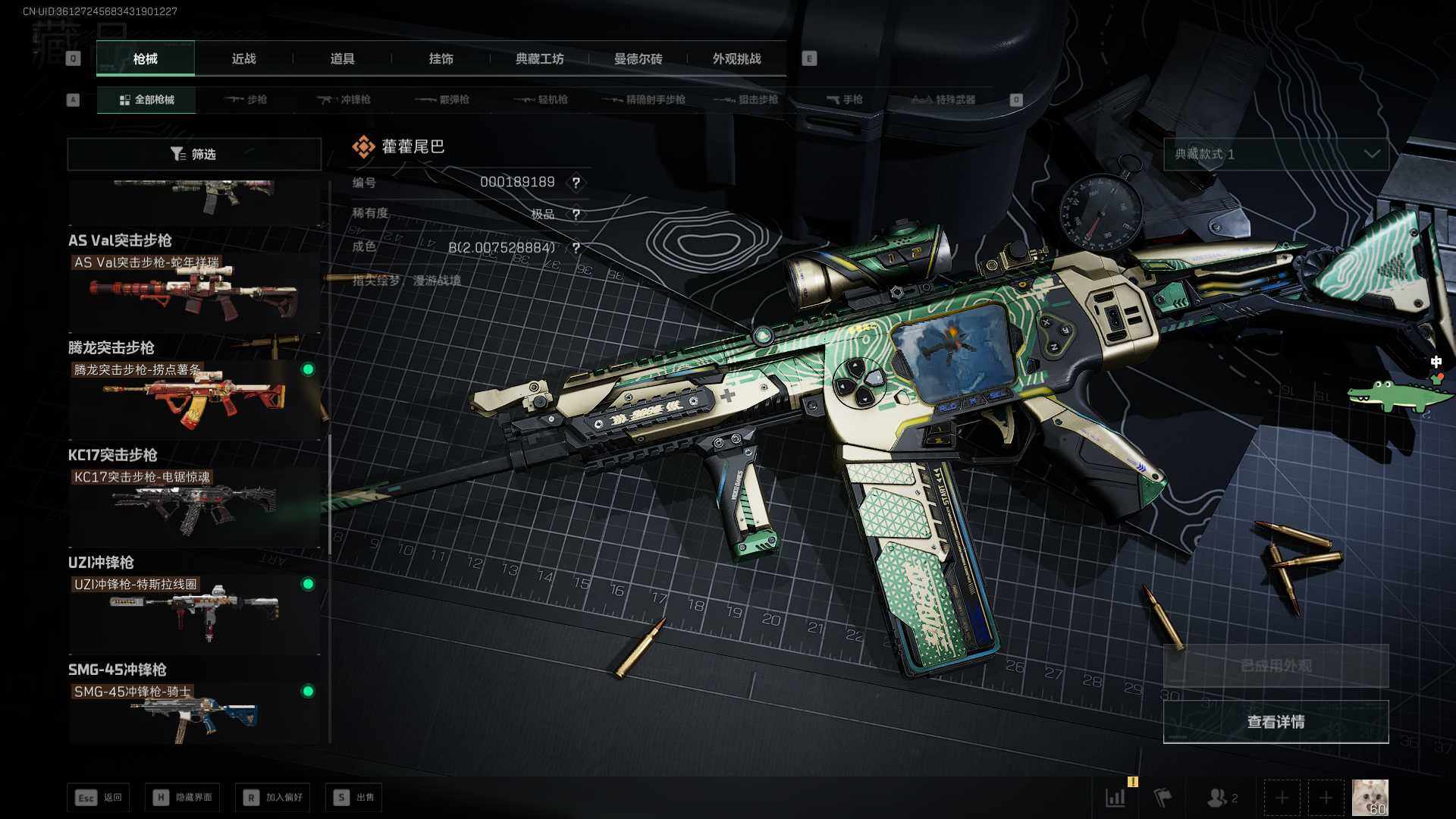Choose the SMG-45冲锋枪 骑士 skin
The image size is (1456, 819).
[x=194, y=713]
